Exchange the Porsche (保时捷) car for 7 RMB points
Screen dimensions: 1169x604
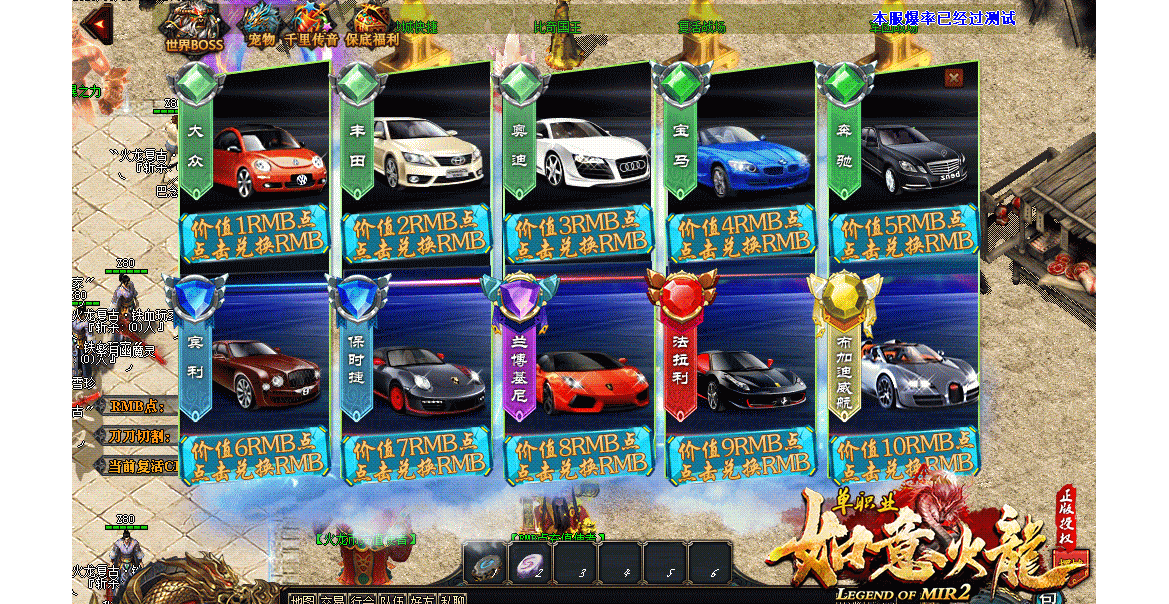(416, 456)
